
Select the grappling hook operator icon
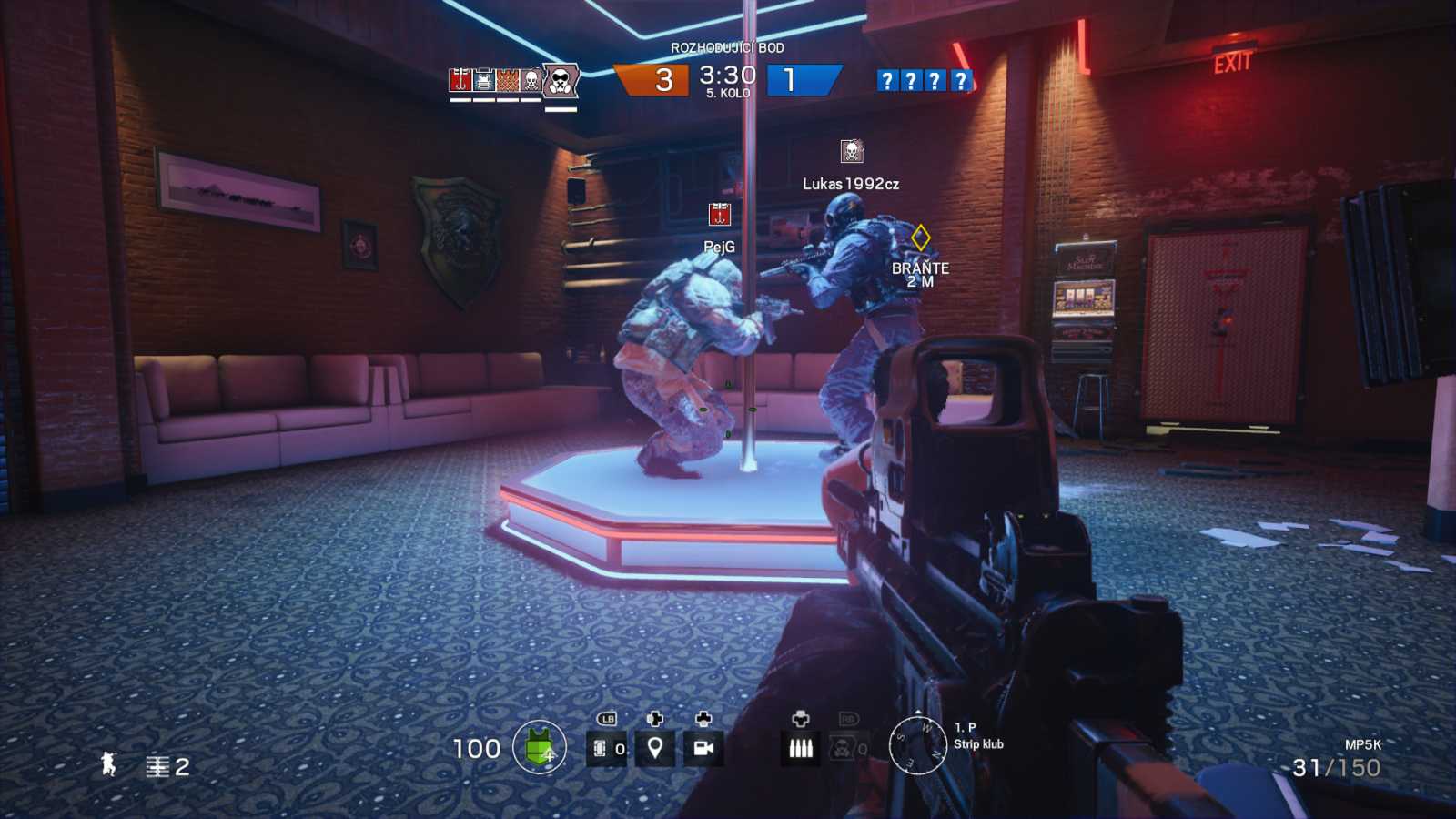coord(460,80)
